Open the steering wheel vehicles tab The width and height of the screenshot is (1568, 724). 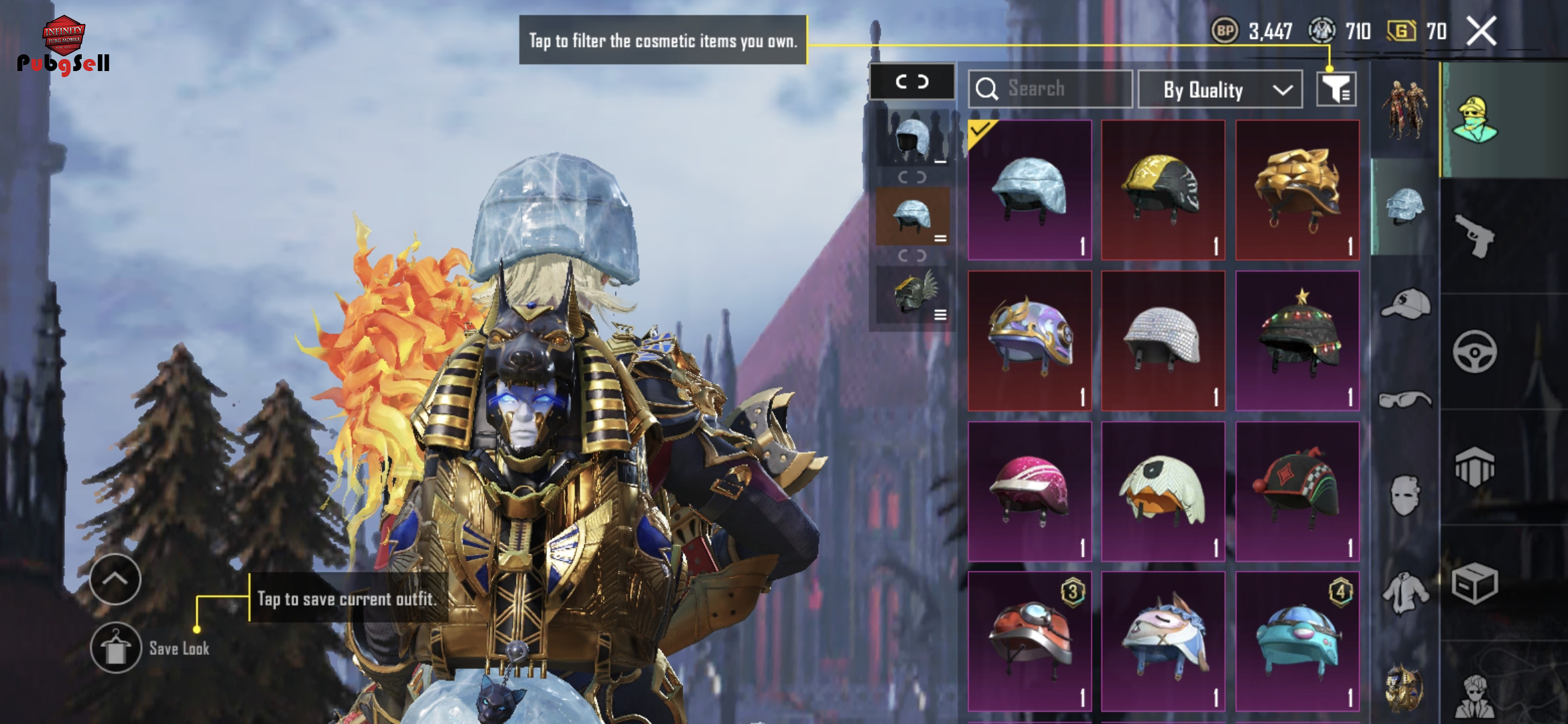pos(1475,351)
